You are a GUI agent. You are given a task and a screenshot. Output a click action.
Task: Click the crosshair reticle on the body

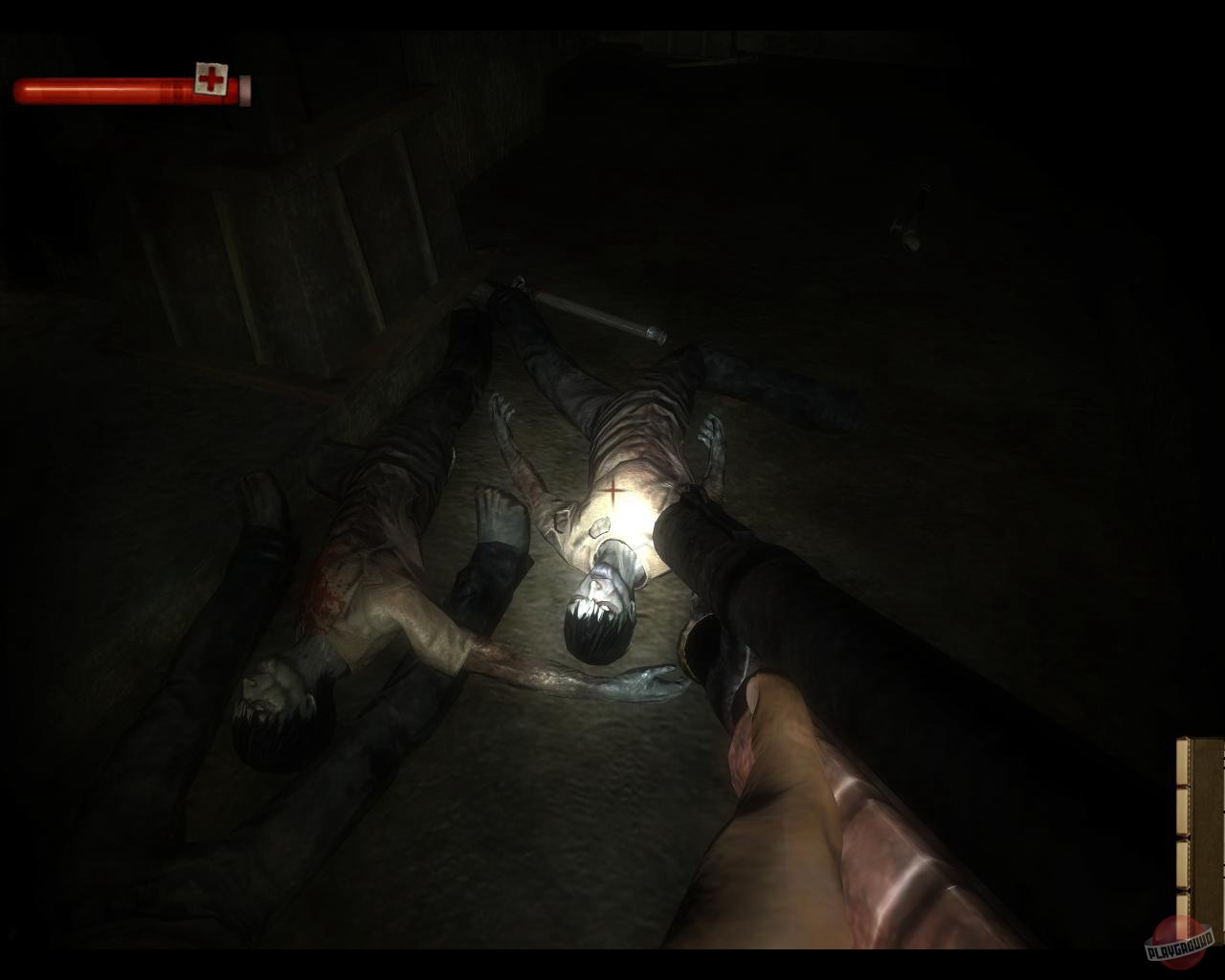coord(612,491)
